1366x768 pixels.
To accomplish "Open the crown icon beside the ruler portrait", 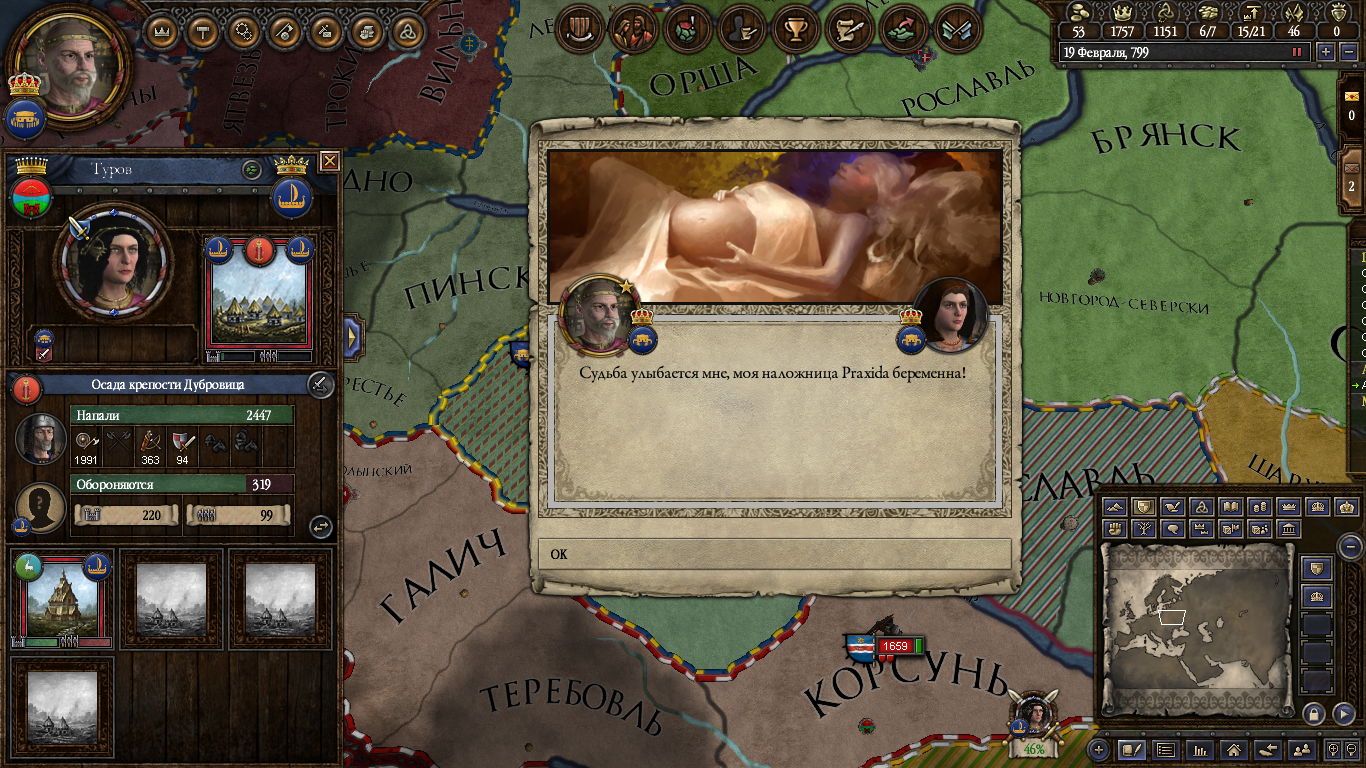I will coord(160,30).
